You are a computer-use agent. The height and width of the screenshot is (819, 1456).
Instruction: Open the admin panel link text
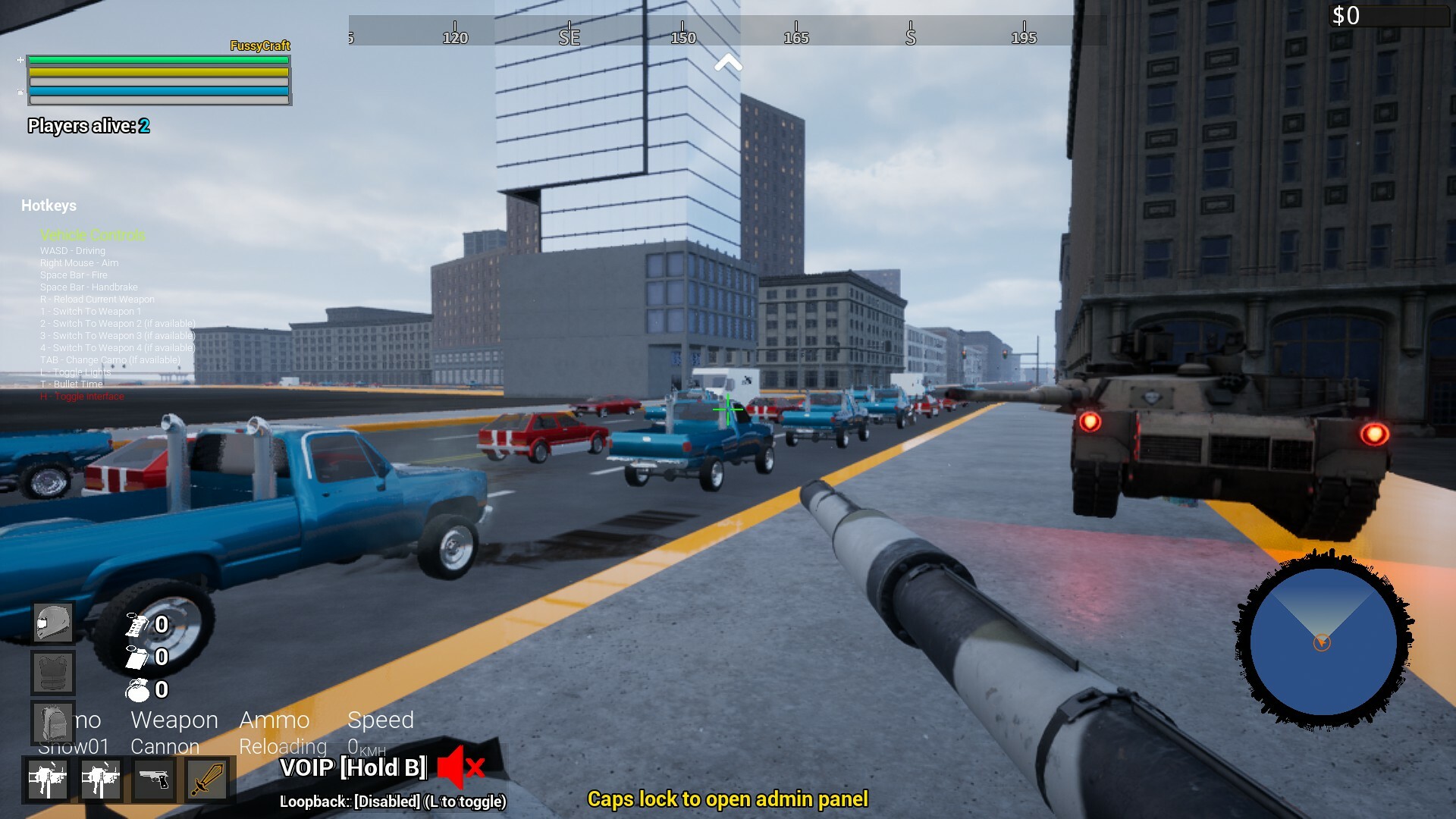click(x=728, y=799)
